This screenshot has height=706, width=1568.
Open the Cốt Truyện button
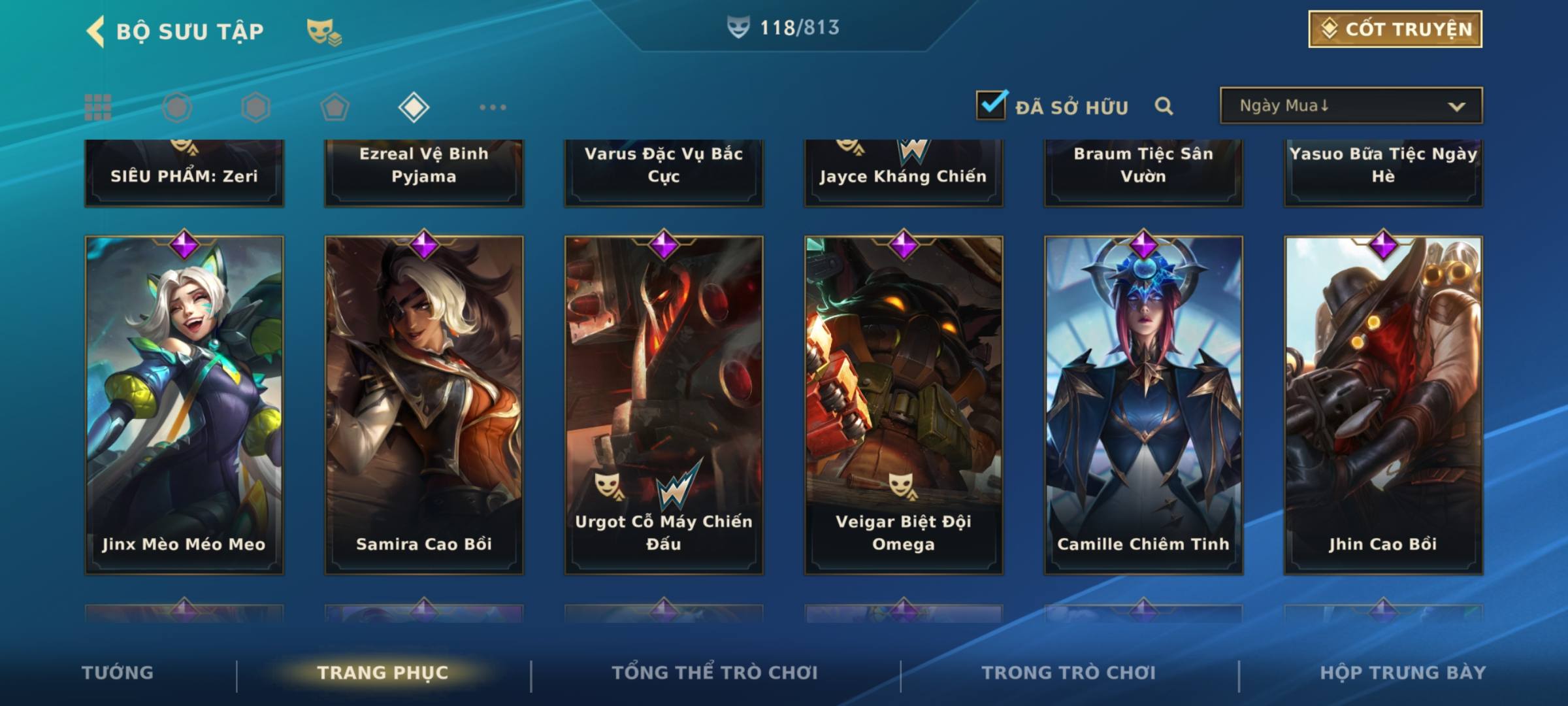click(1395, 29)
